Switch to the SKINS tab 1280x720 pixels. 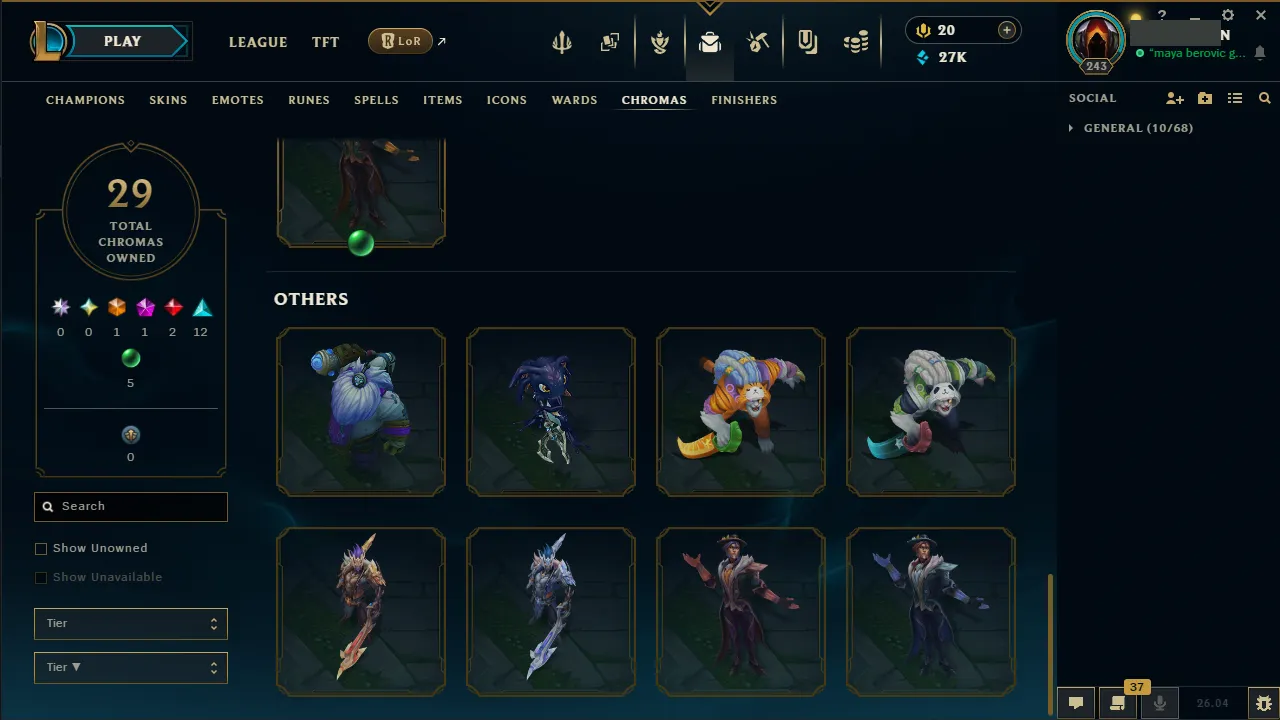point(168,100)
